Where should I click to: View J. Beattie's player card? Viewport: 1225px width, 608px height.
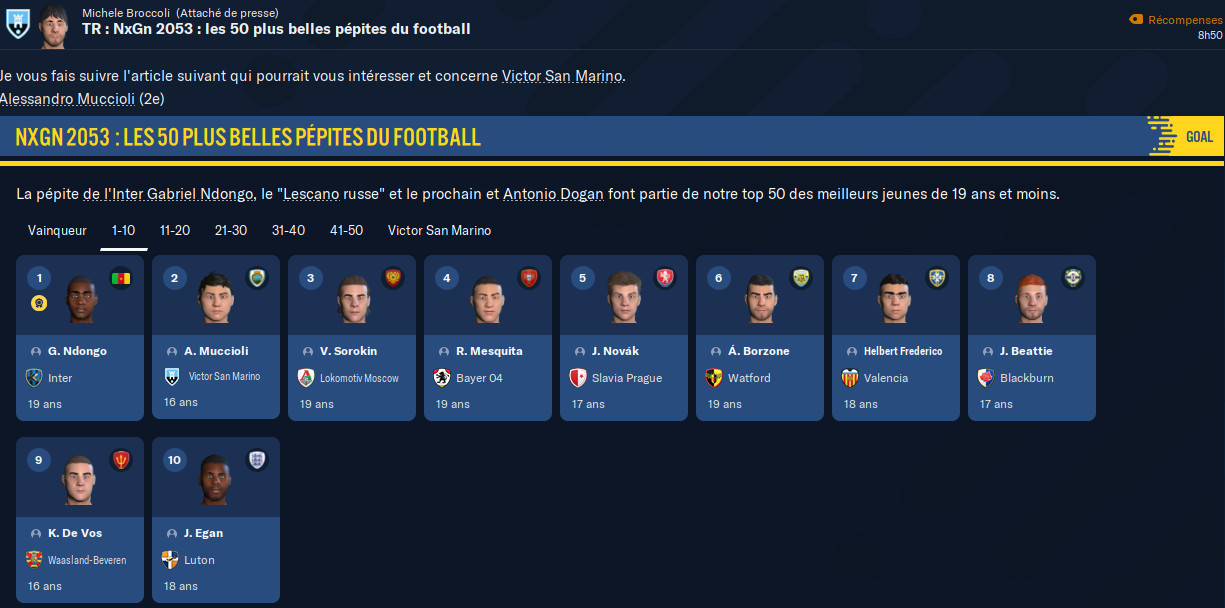pyautogui.click(x=1032, y=337)
